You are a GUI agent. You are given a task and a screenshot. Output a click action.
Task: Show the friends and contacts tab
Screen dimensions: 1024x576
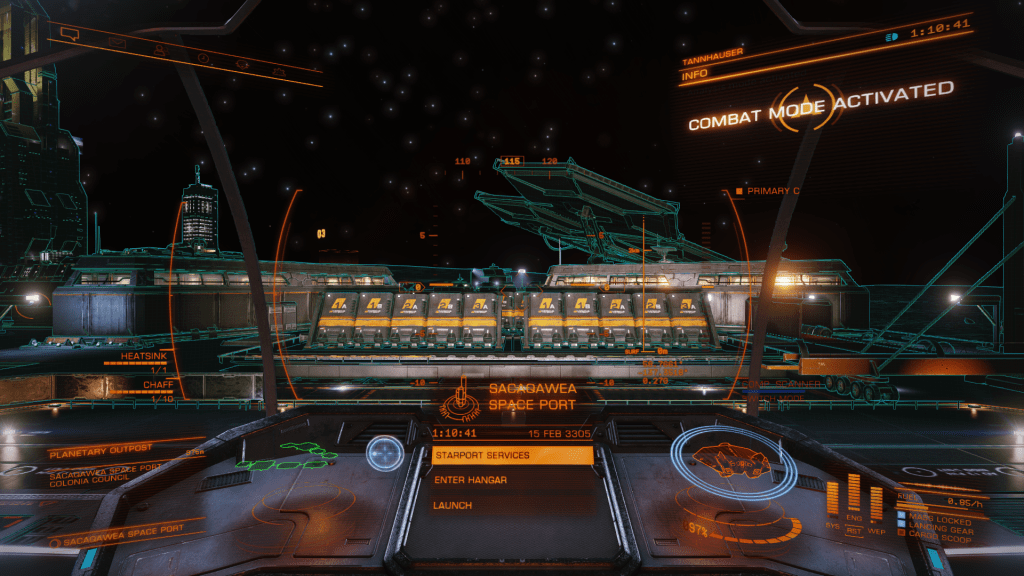point(160,49)
